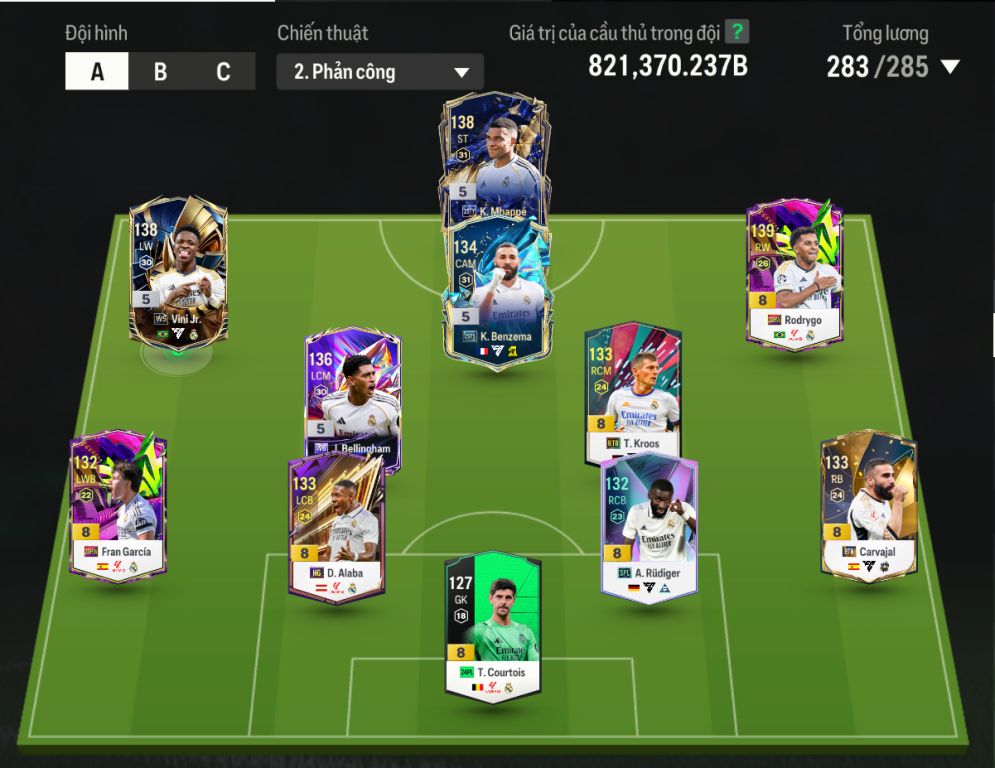Click the T. Courtois goalkeeper card
995x768 pixels.
tap(493, 625)
